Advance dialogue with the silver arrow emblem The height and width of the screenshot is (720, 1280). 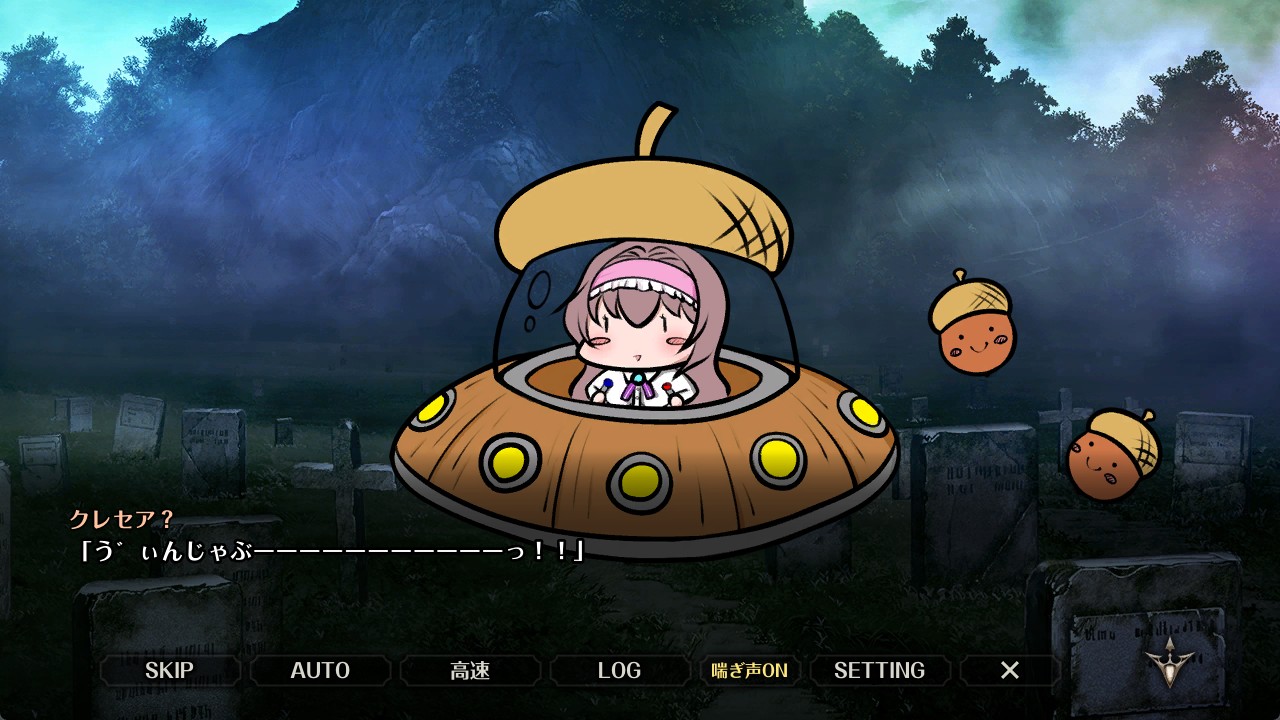point(1171,660)
